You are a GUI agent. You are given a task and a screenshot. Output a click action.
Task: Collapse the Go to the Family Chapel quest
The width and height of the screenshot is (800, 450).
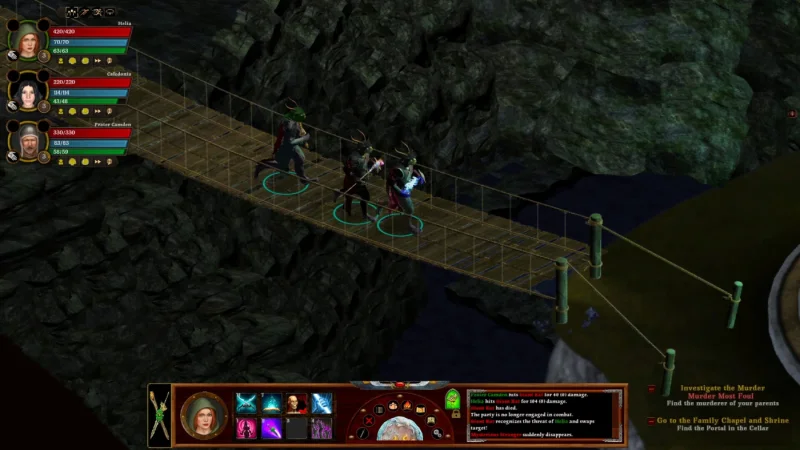pos(653,421)
